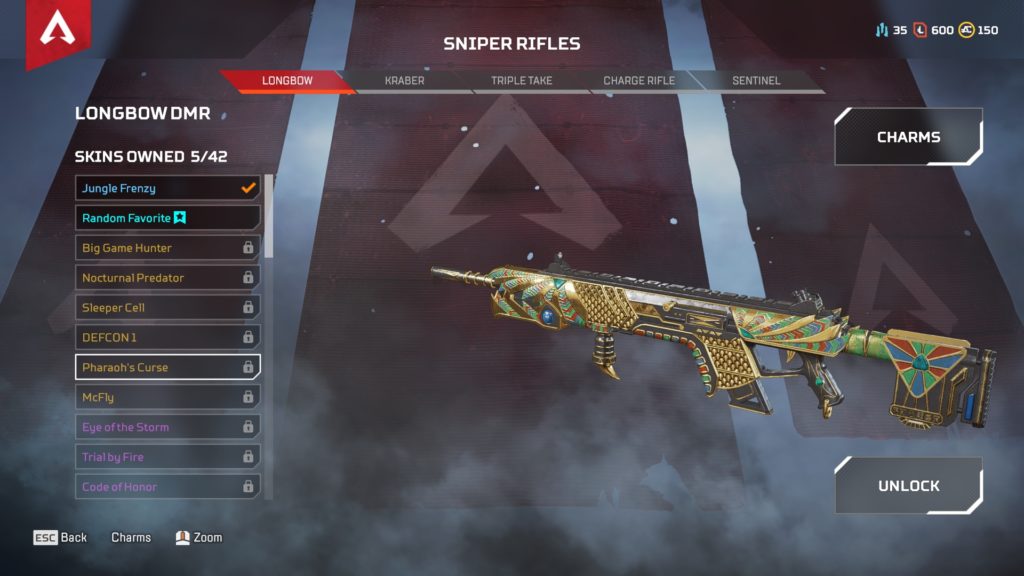This screenshot has width=1024, height=576.
Task: Go back using the Back button
Action: coord(61,538)
